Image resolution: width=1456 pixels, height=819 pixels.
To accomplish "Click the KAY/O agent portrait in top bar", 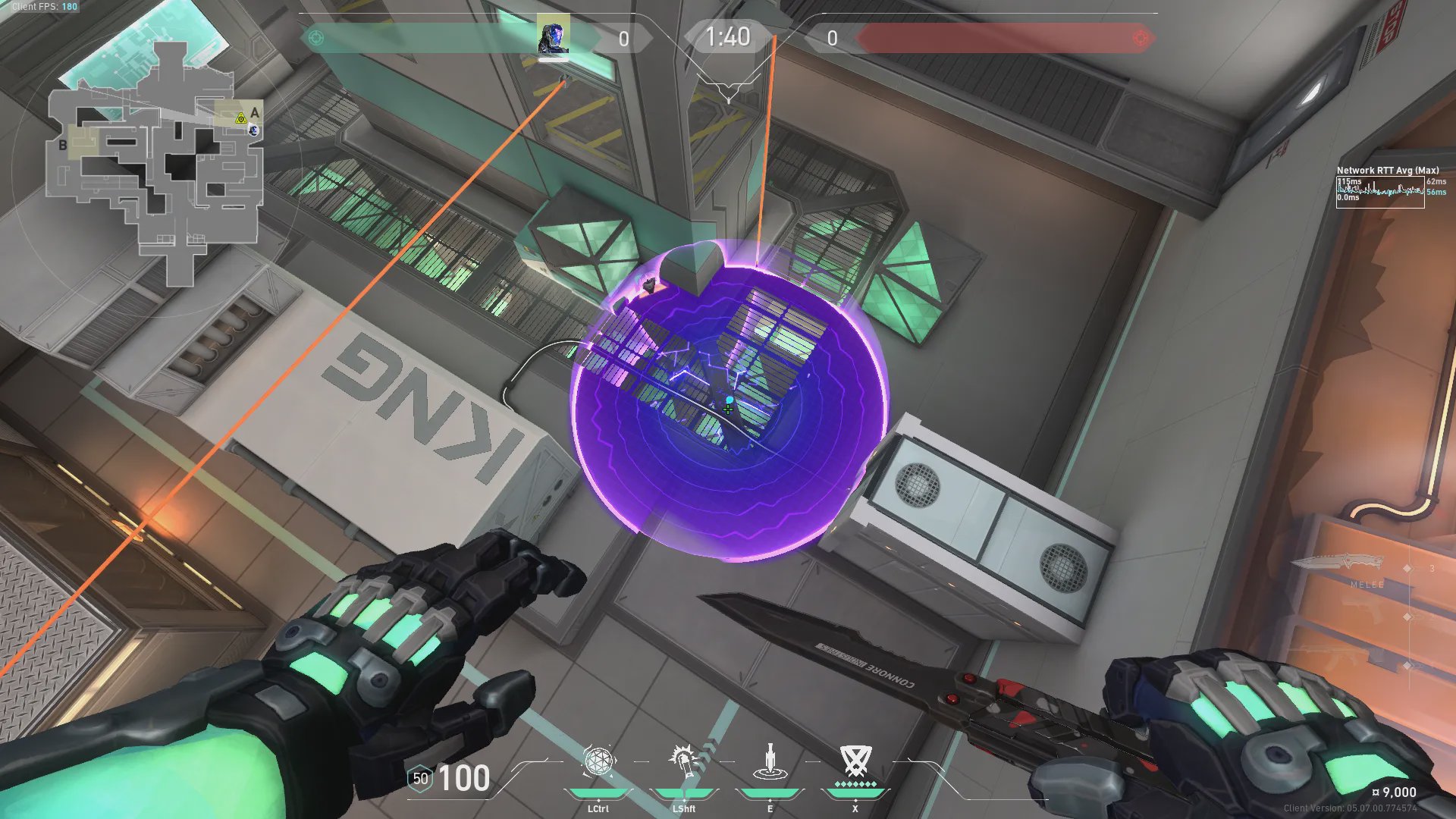I will pos(553,36).
